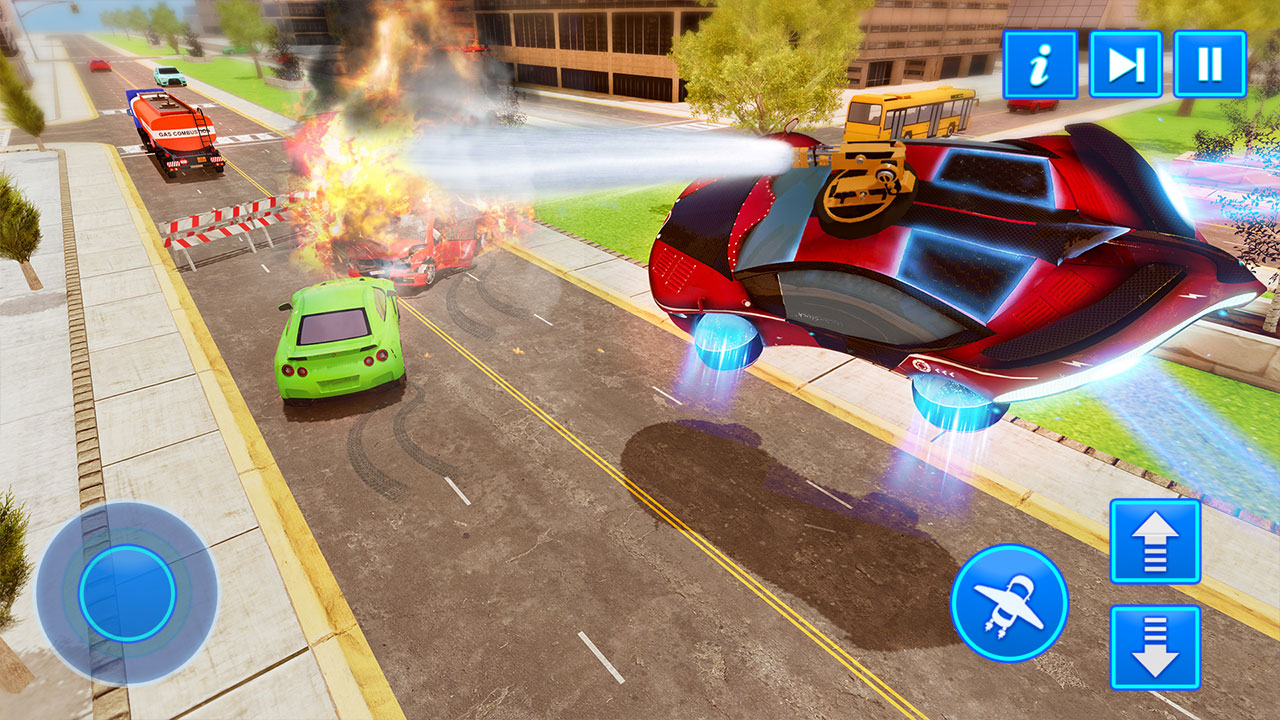The width and height of the screenshot is (1280, 720).
Task: Tap the GAS COMBUSTION tanker truck
Action: click(x=175, y=130)
